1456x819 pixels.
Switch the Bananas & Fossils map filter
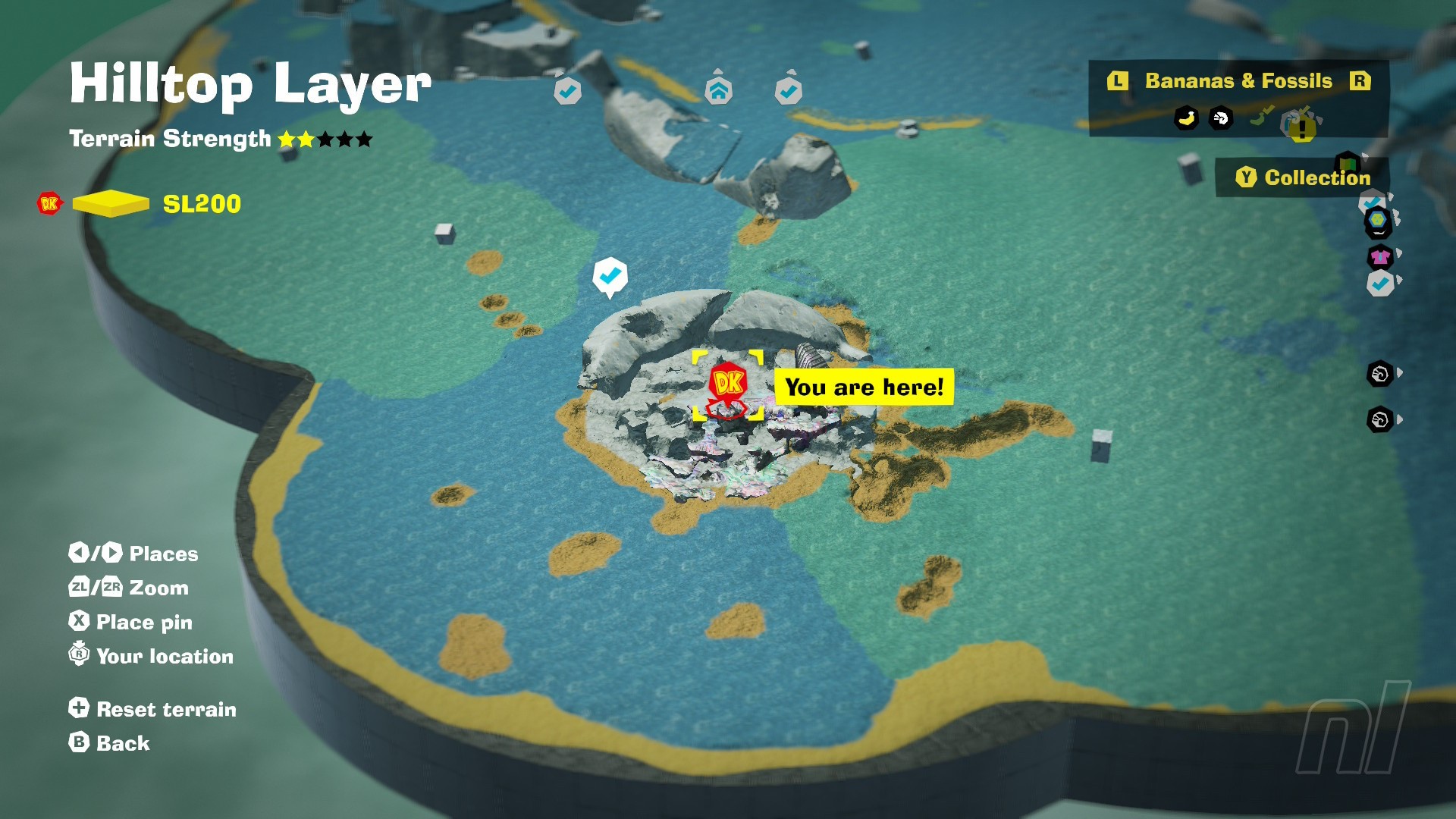1238,81
